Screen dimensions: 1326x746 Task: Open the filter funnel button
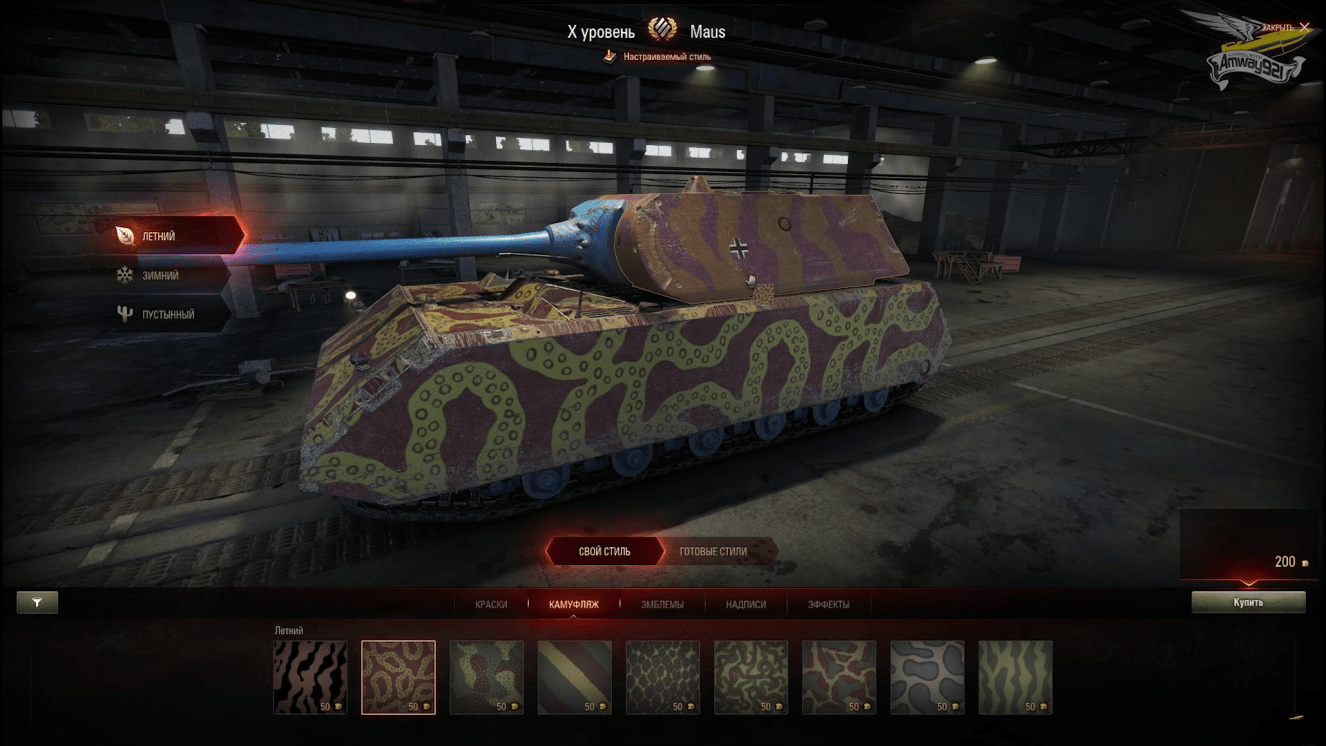37,602
